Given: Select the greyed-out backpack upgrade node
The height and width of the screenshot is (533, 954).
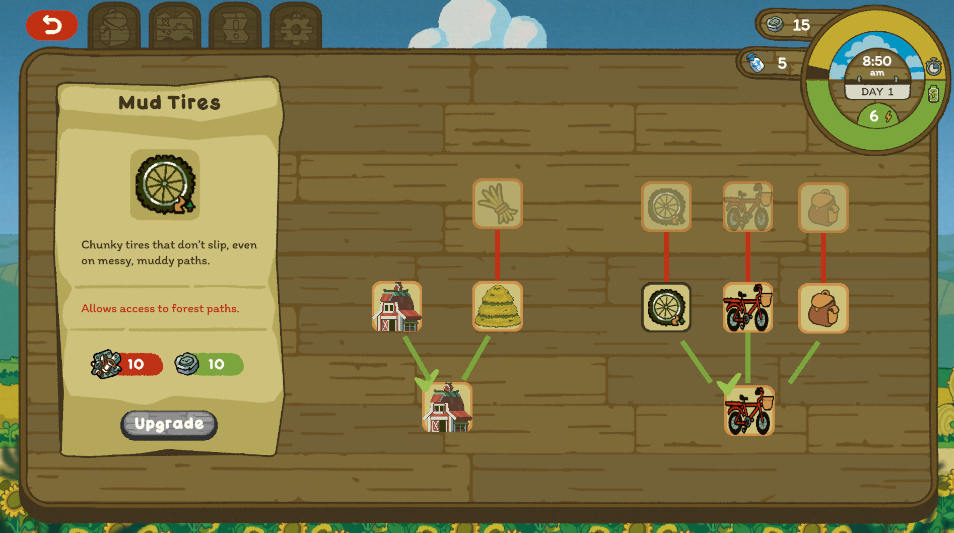Looking at the screenshot, I should pos(823,207).
